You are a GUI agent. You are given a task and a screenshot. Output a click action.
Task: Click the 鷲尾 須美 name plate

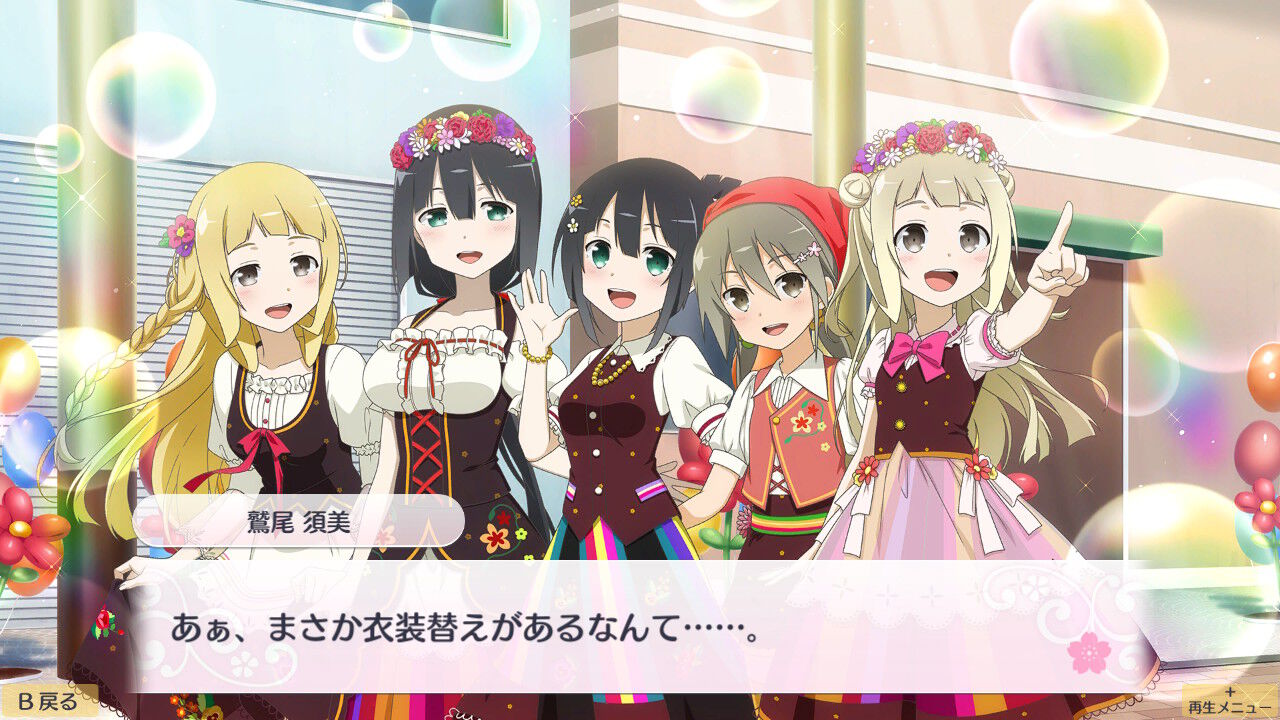point(300,518)
